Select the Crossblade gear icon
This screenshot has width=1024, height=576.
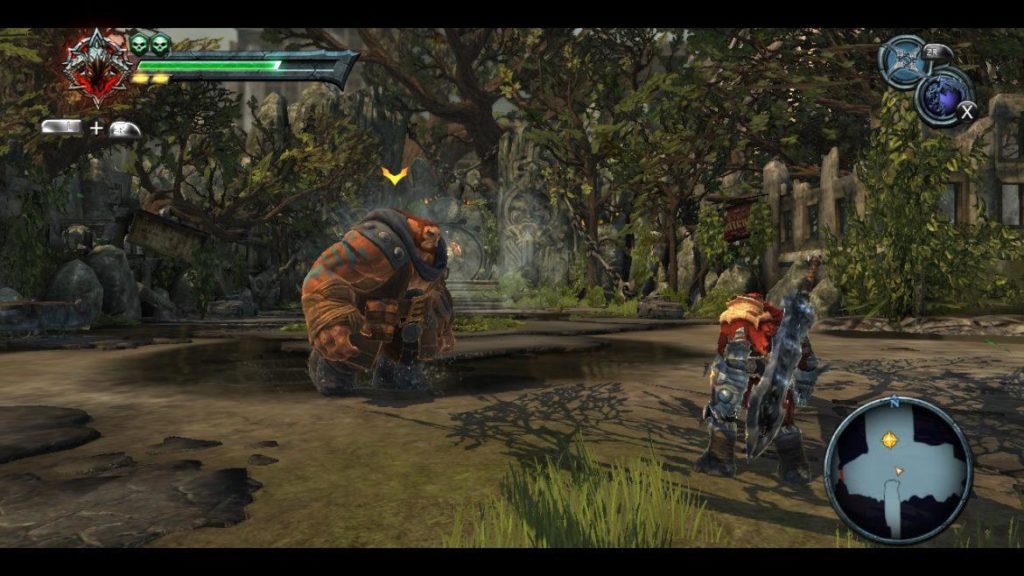(902, 61)
